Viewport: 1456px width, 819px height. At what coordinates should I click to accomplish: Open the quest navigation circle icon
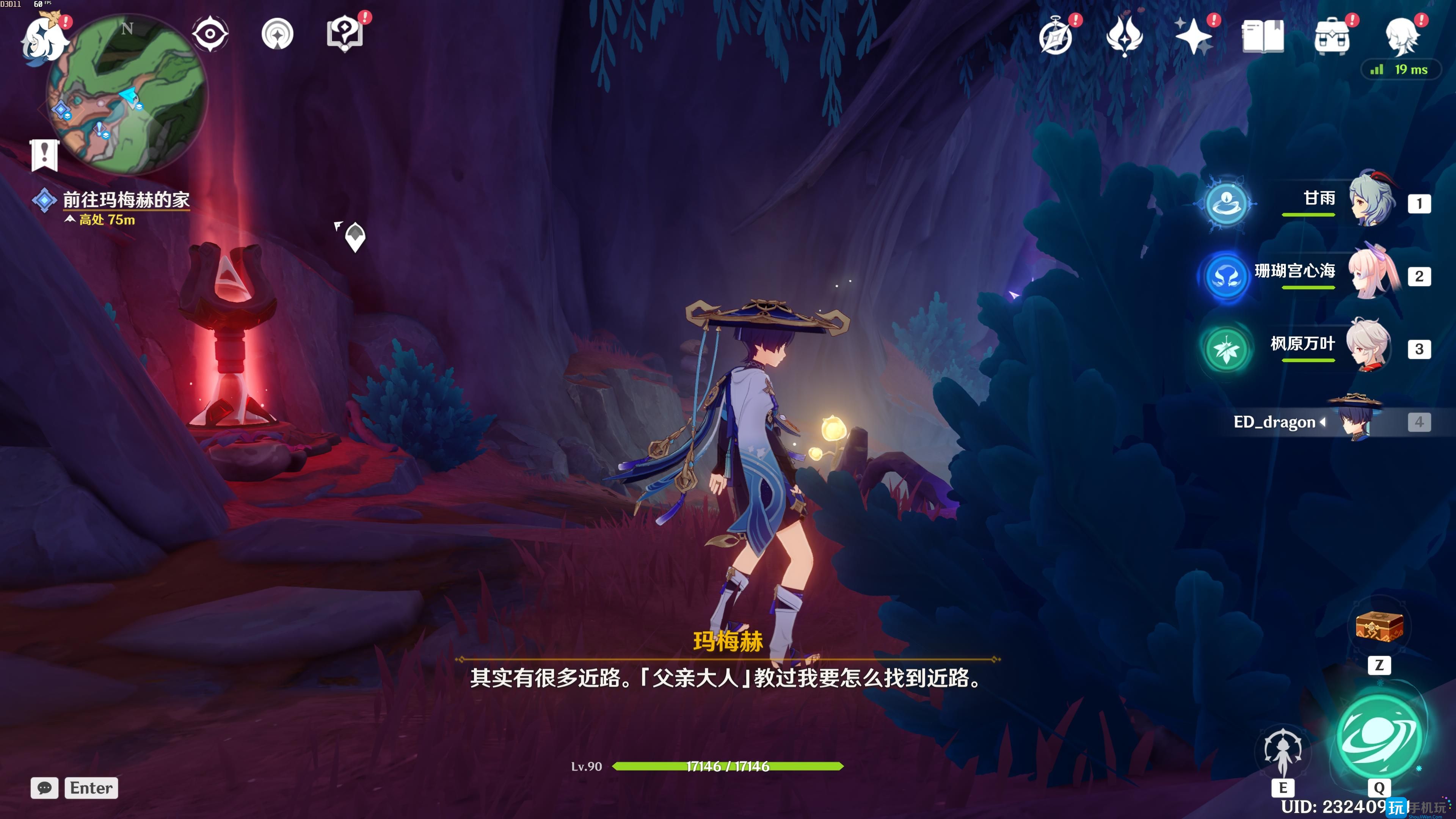point(278,35)
